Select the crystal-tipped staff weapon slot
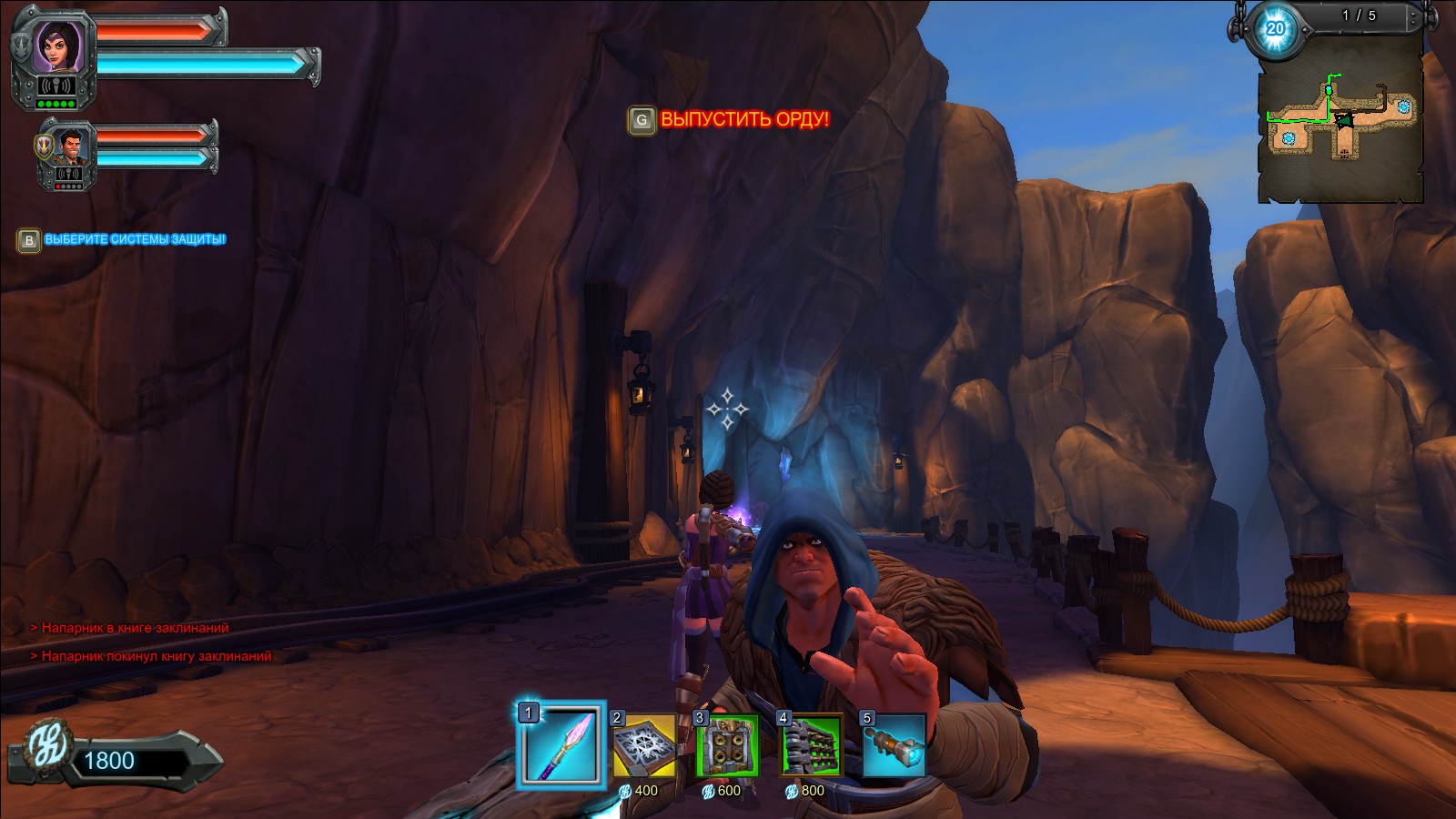1456x819 pixels. click(561, 745)
